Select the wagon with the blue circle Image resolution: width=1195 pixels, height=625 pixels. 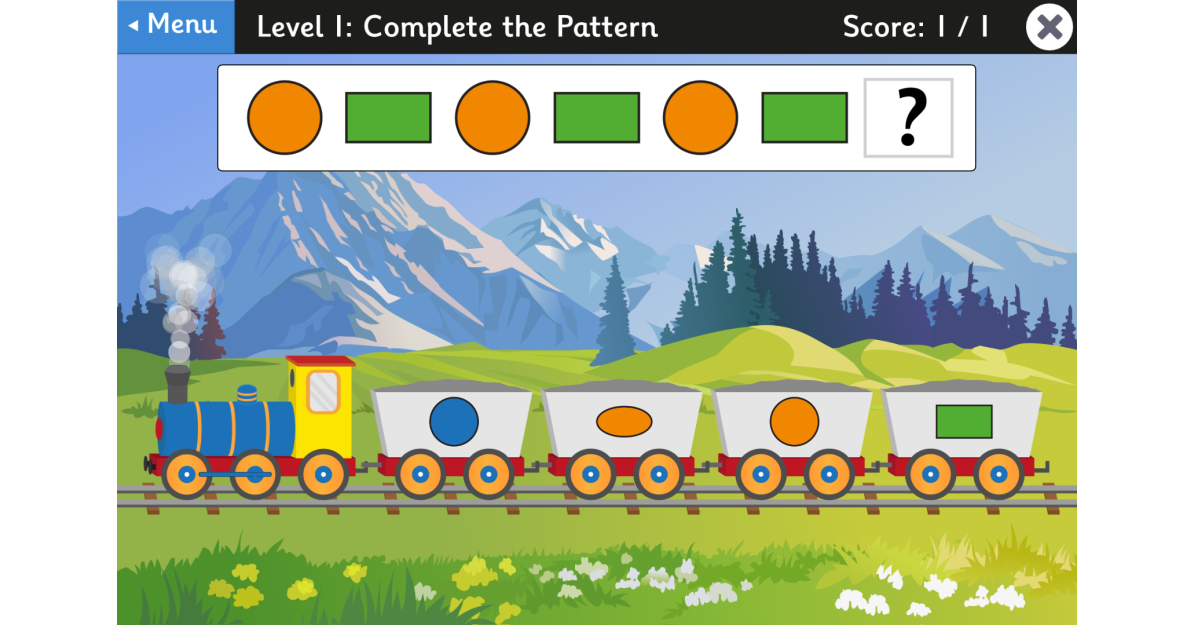click(454, 422)
